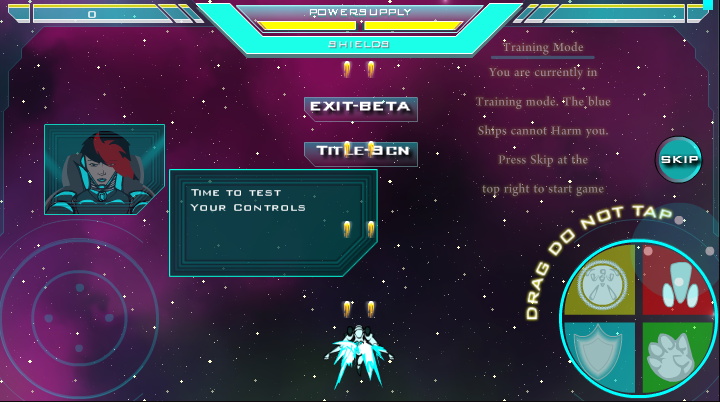720x402 pixels.
Task: Click the SKIP button
Action: click(679, 160)
